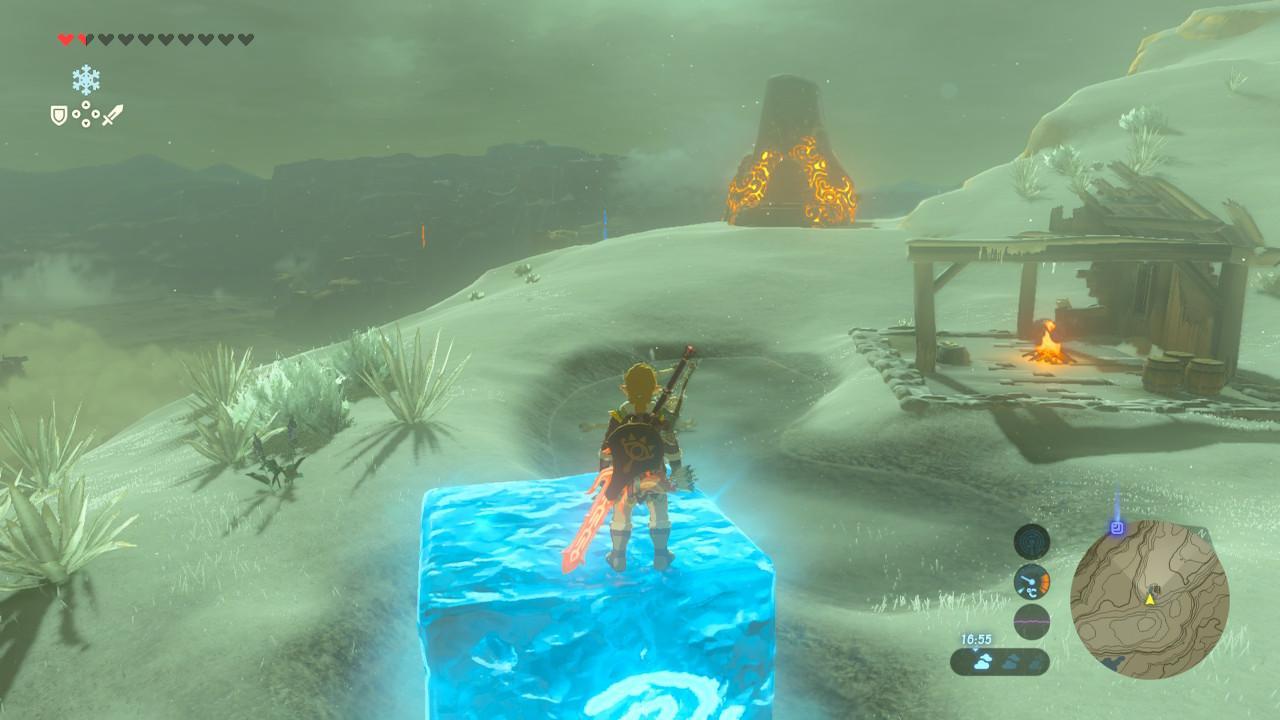Select the Cryonis snowflake rune icon
1280x720 pixels.
86,80
